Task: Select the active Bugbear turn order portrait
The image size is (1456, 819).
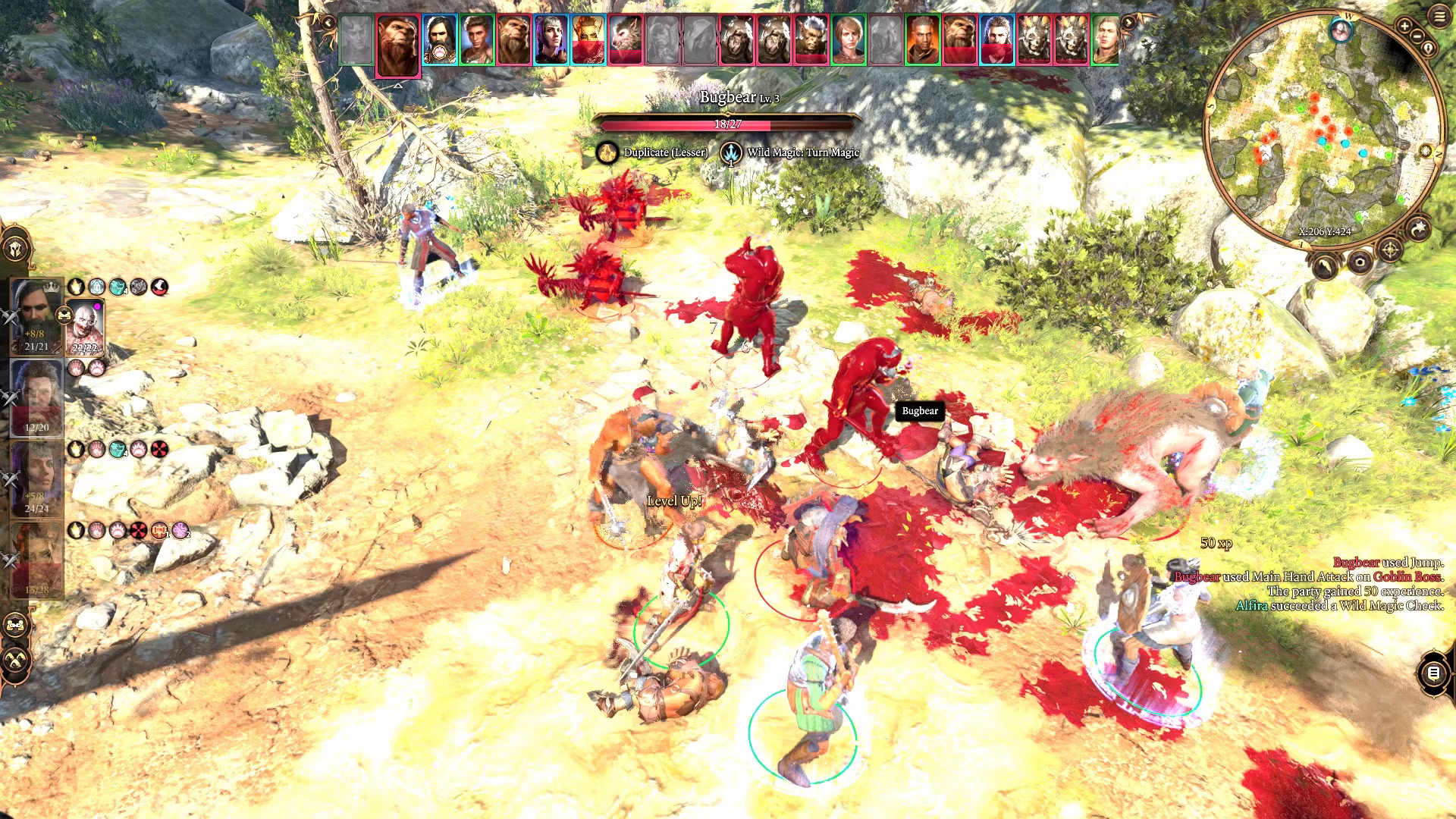Action: 397,44
